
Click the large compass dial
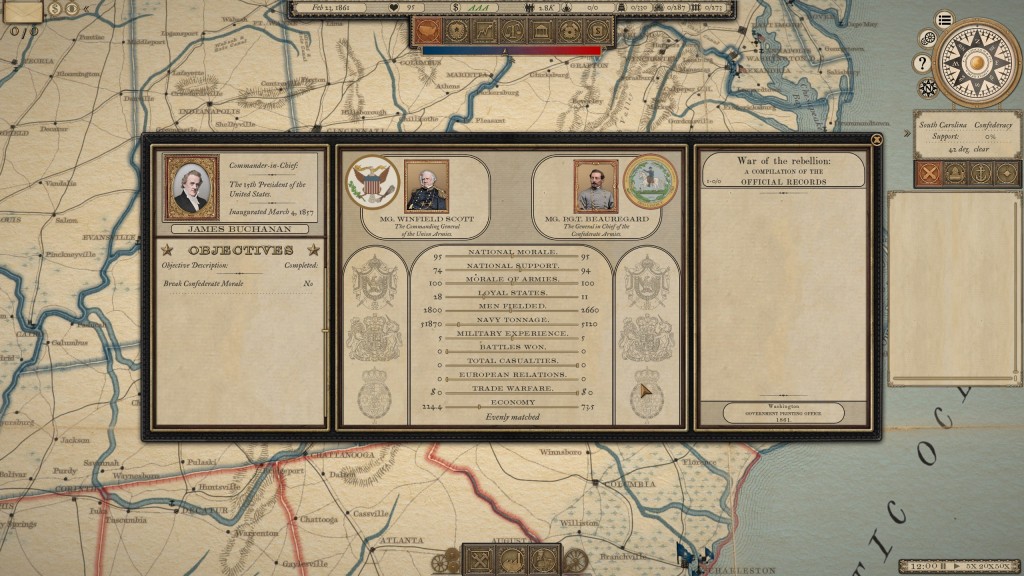[977, 62]
